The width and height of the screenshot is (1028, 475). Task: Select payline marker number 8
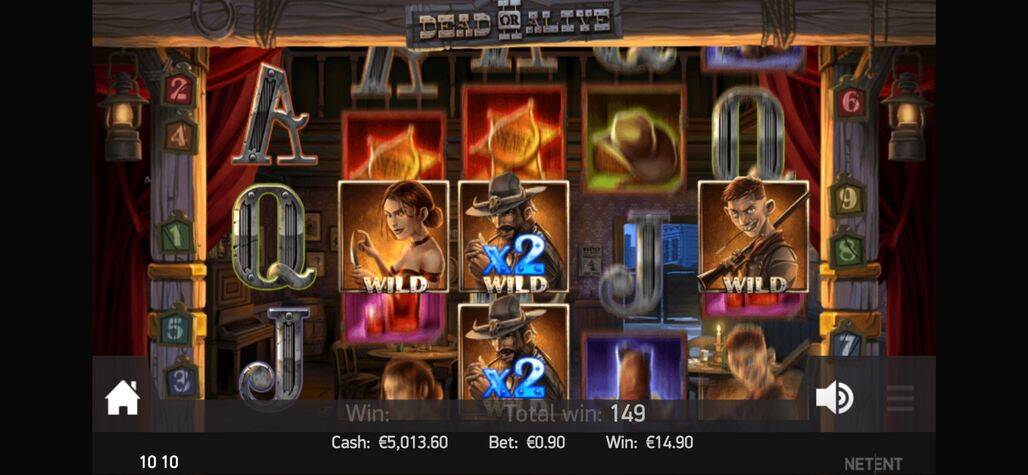pyautogui.click(x=847, y=248)
